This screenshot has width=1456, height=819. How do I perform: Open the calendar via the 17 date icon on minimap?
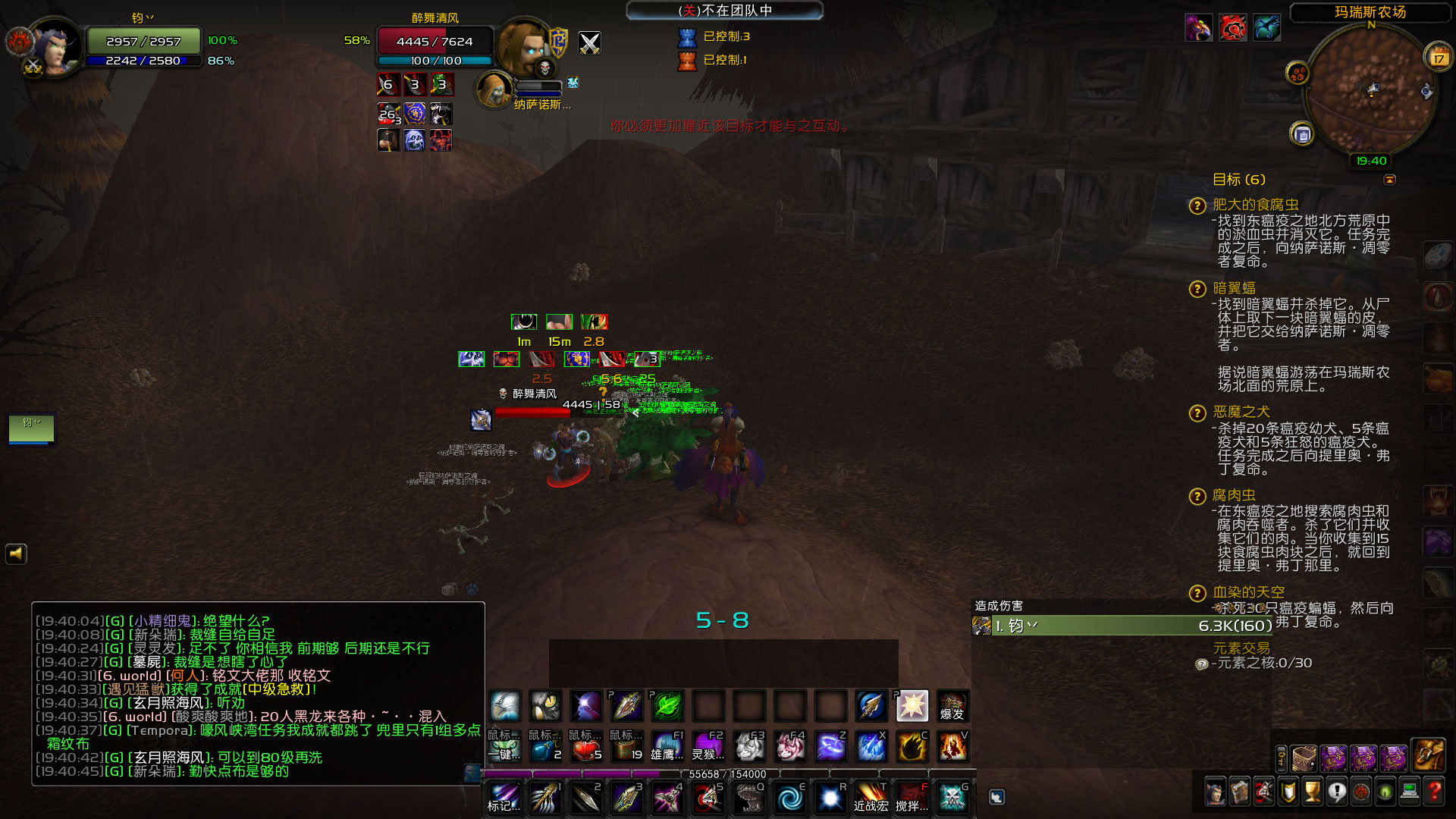point(1439,58)
